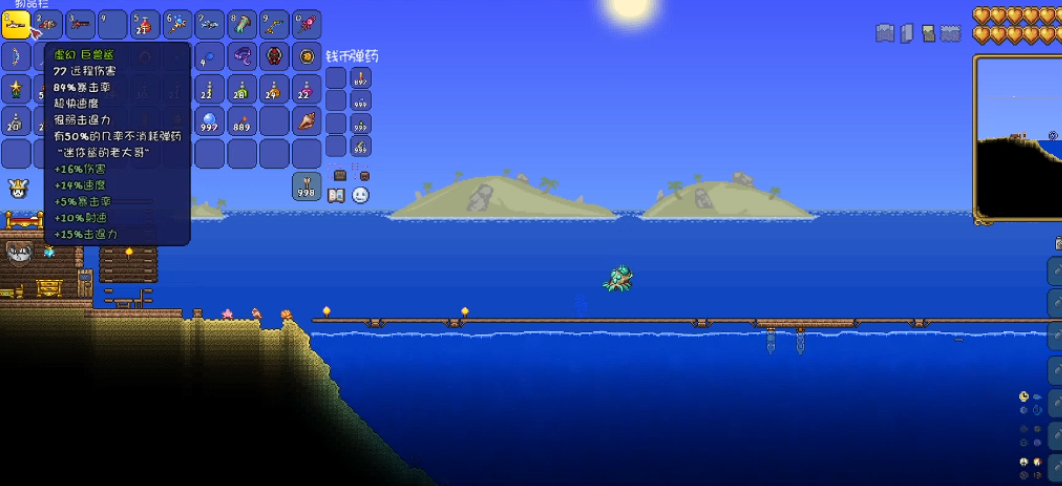Select the conch shell inventory item
This screenshot has width=1062, height=486.
click(x=306, y=121)
